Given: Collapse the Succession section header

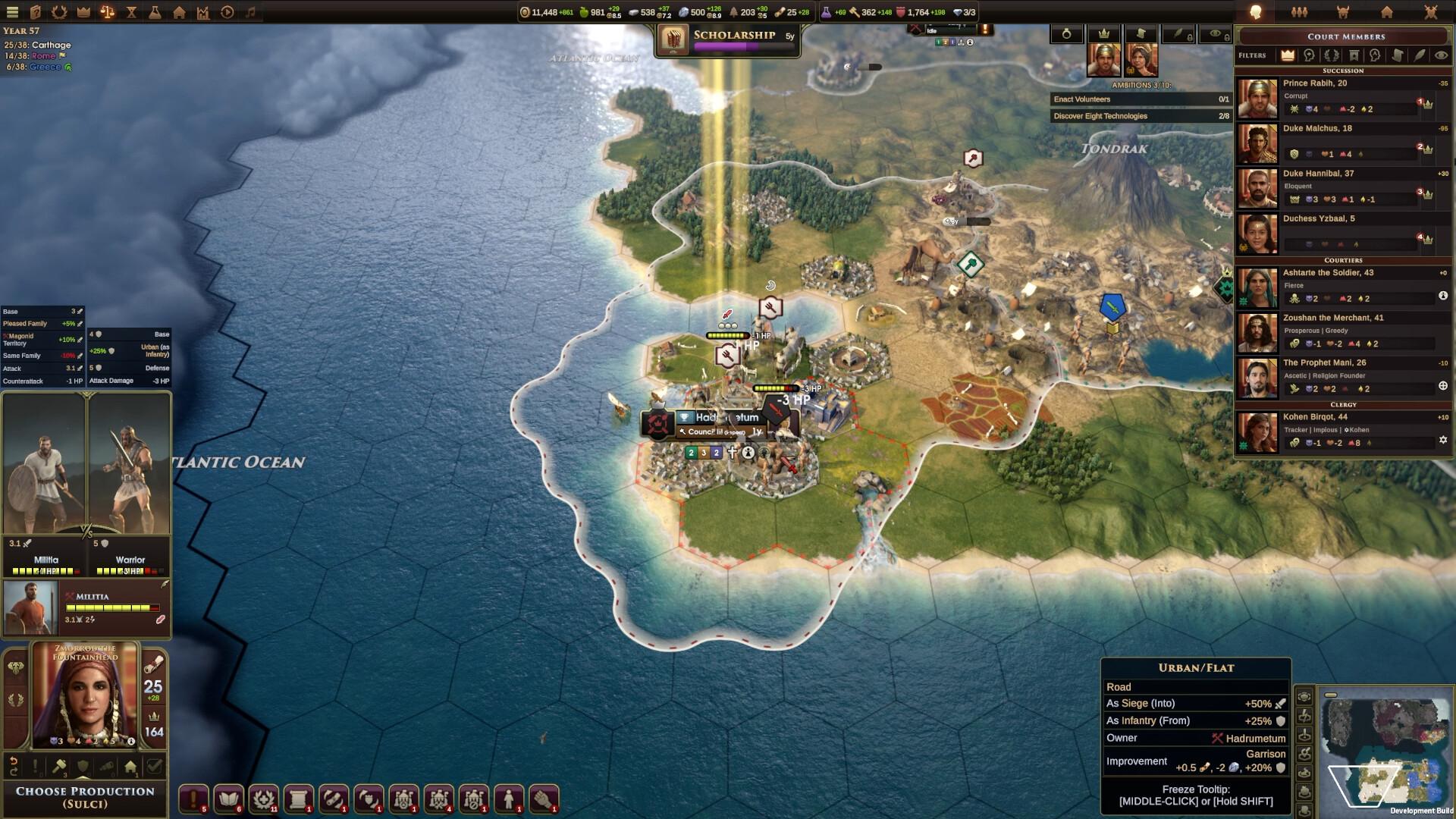Looking at the screenshot, I should [1344, 71].
